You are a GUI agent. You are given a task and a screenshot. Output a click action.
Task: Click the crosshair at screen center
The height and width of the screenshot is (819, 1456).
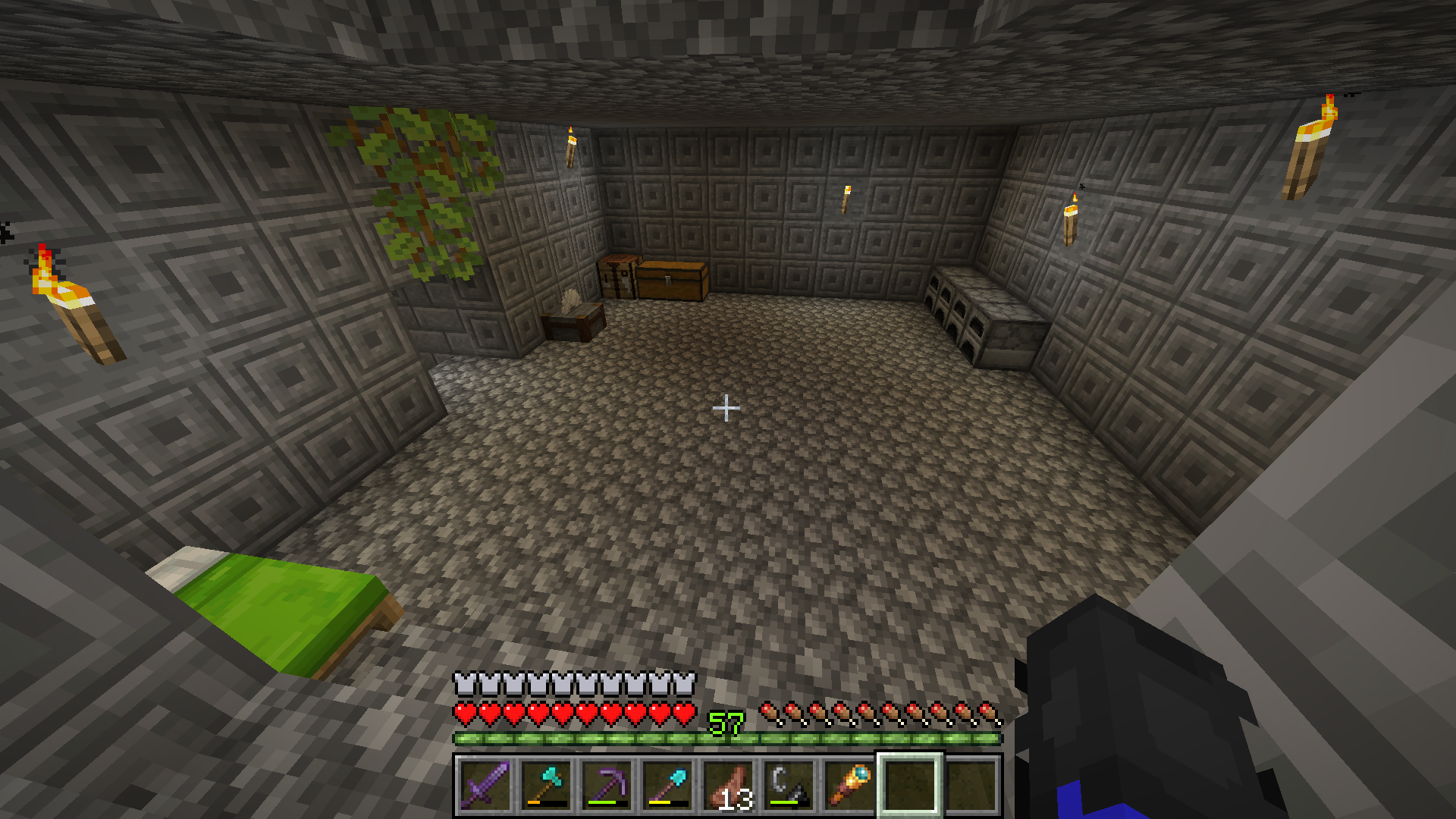coord(726,408)
